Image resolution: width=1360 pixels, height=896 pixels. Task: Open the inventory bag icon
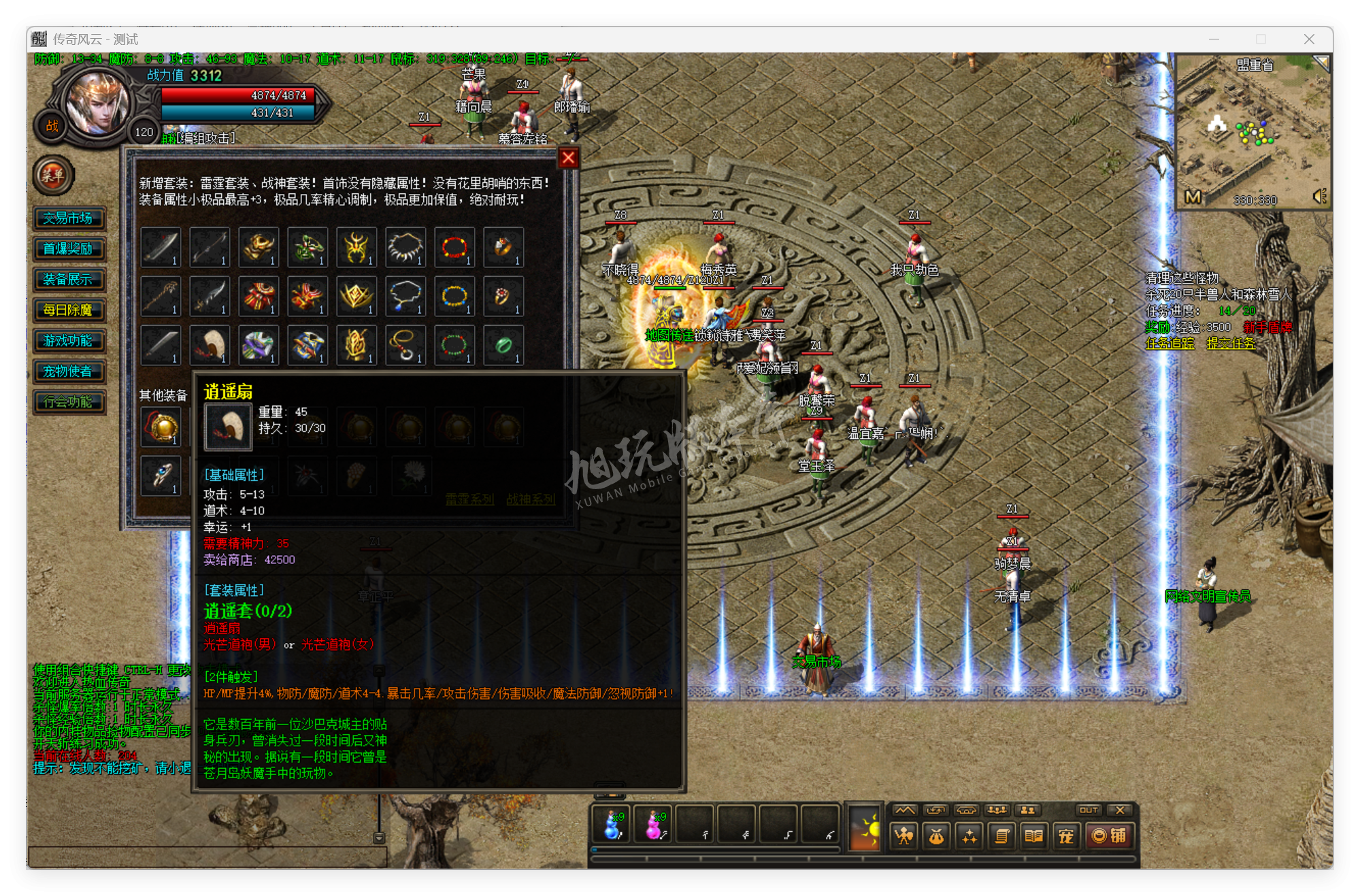(937, 837)
